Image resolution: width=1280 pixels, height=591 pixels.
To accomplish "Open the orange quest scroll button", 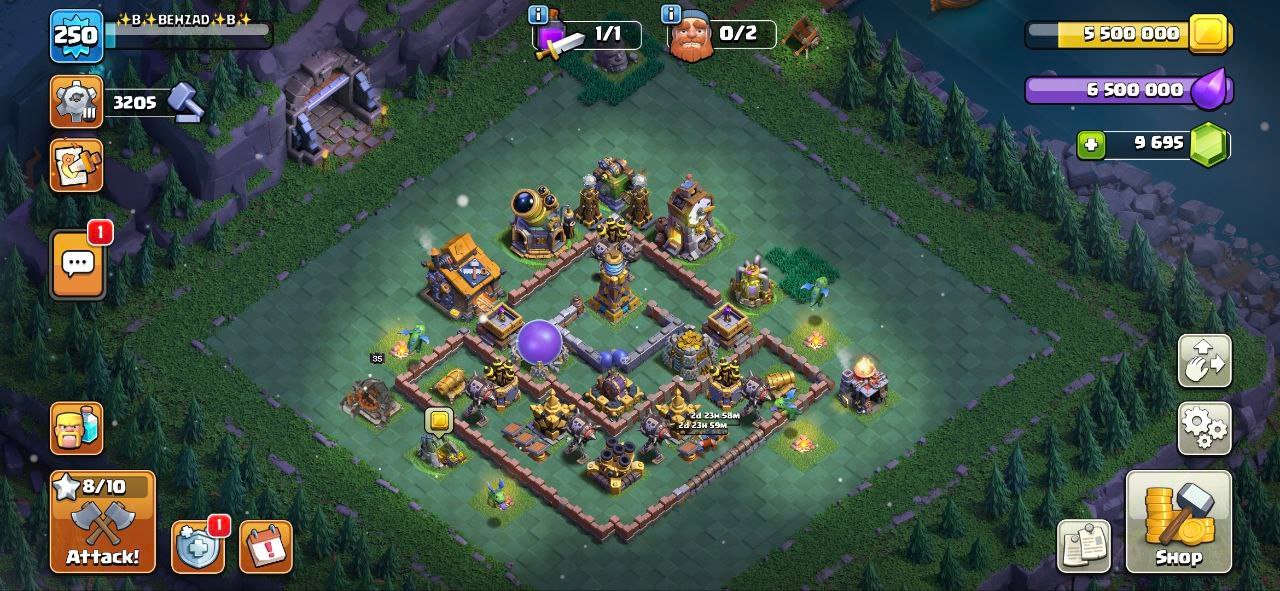I will point(76,165).
